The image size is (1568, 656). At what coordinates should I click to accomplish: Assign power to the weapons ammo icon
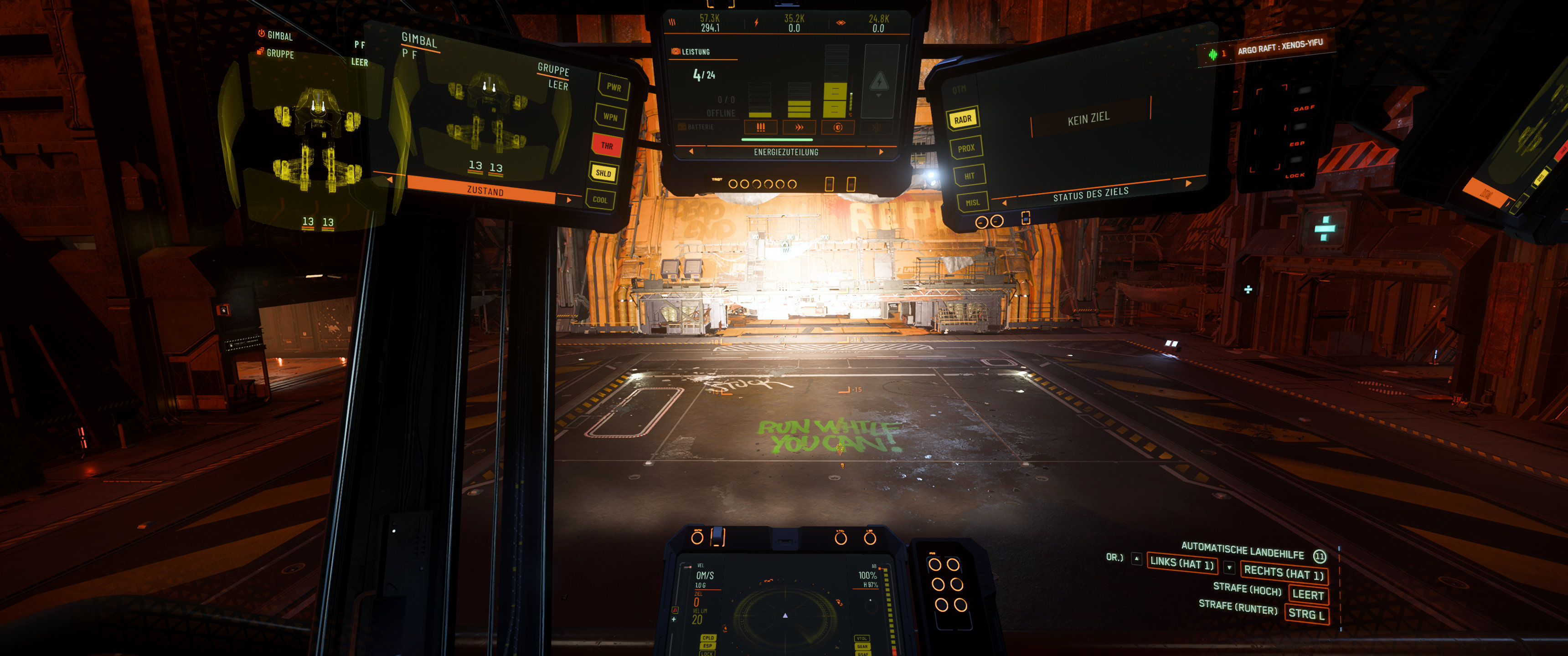760,127
